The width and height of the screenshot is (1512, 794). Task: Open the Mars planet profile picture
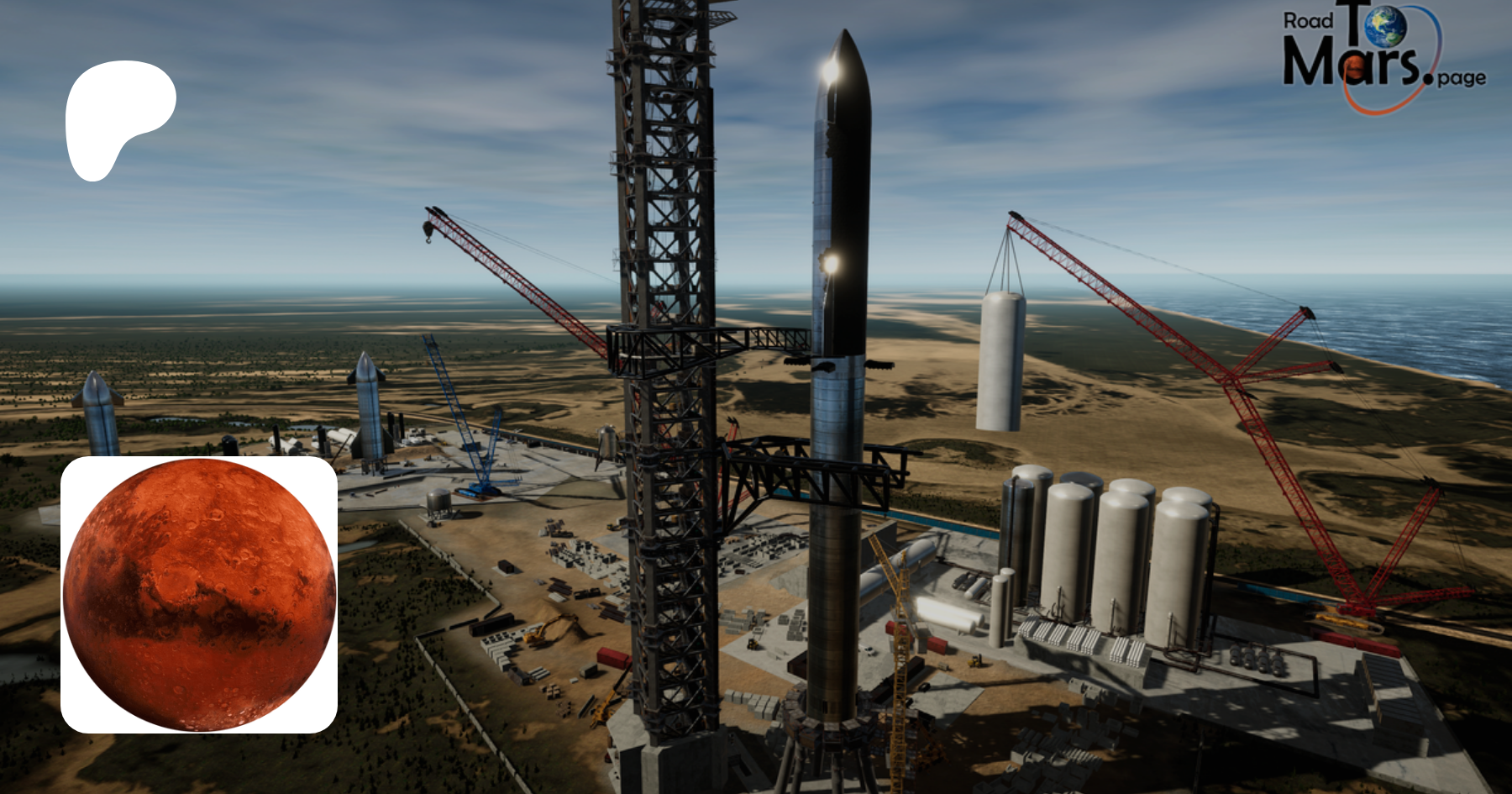point(199,594)
